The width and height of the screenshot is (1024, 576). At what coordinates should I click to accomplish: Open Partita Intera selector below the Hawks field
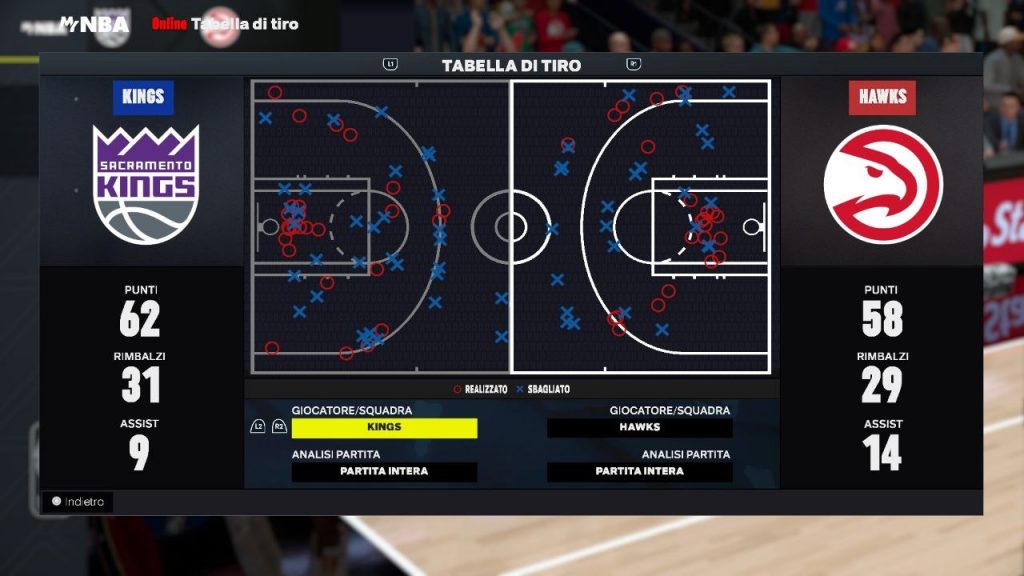(x=640, y=472)
